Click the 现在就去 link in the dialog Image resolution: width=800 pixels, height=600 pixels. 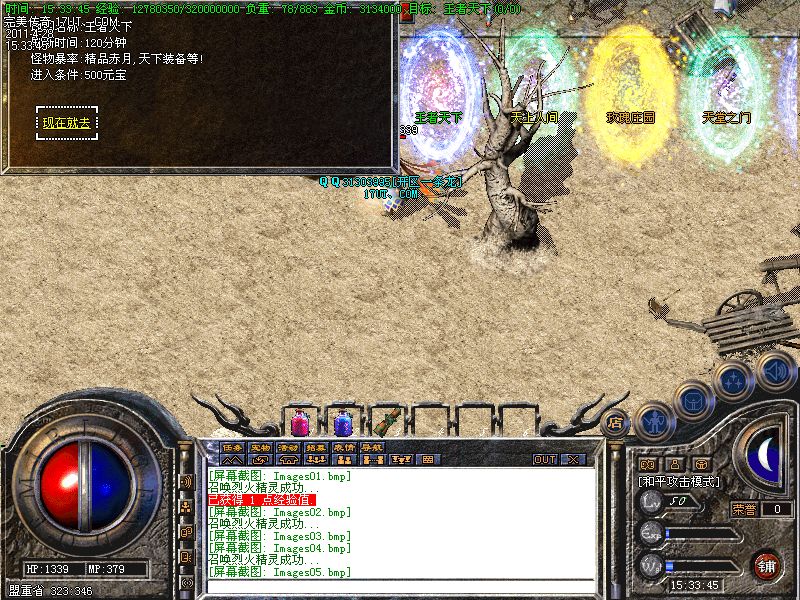(x=66, y=123)
